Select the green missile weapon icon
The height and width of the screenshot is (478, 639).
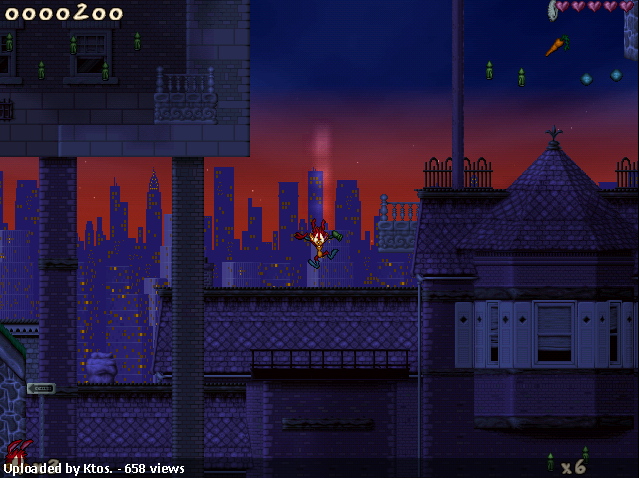point(550,462)
